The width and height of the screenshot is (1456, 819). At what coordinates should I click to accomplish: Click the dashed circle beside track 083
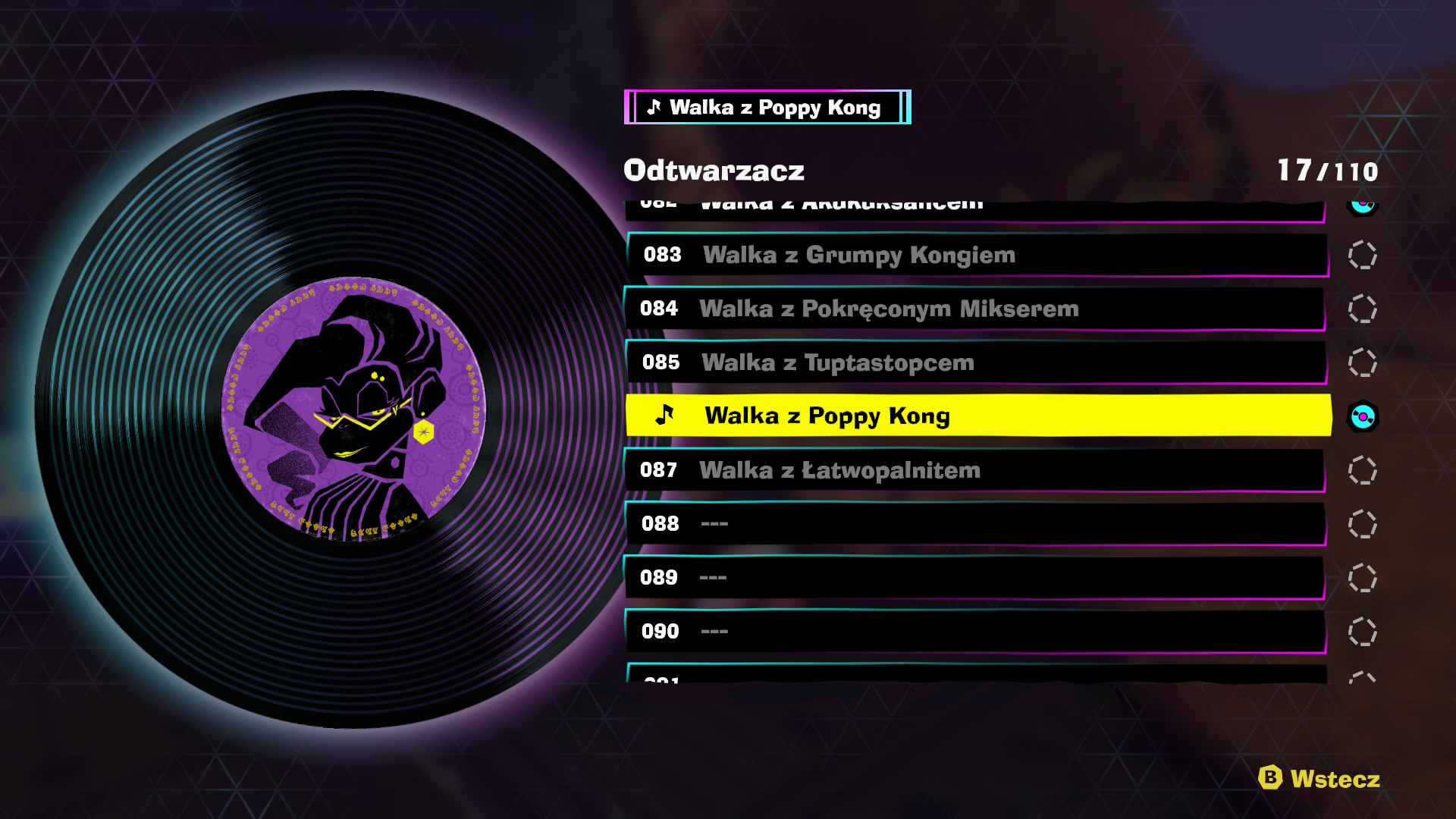tap(1363, 256)
